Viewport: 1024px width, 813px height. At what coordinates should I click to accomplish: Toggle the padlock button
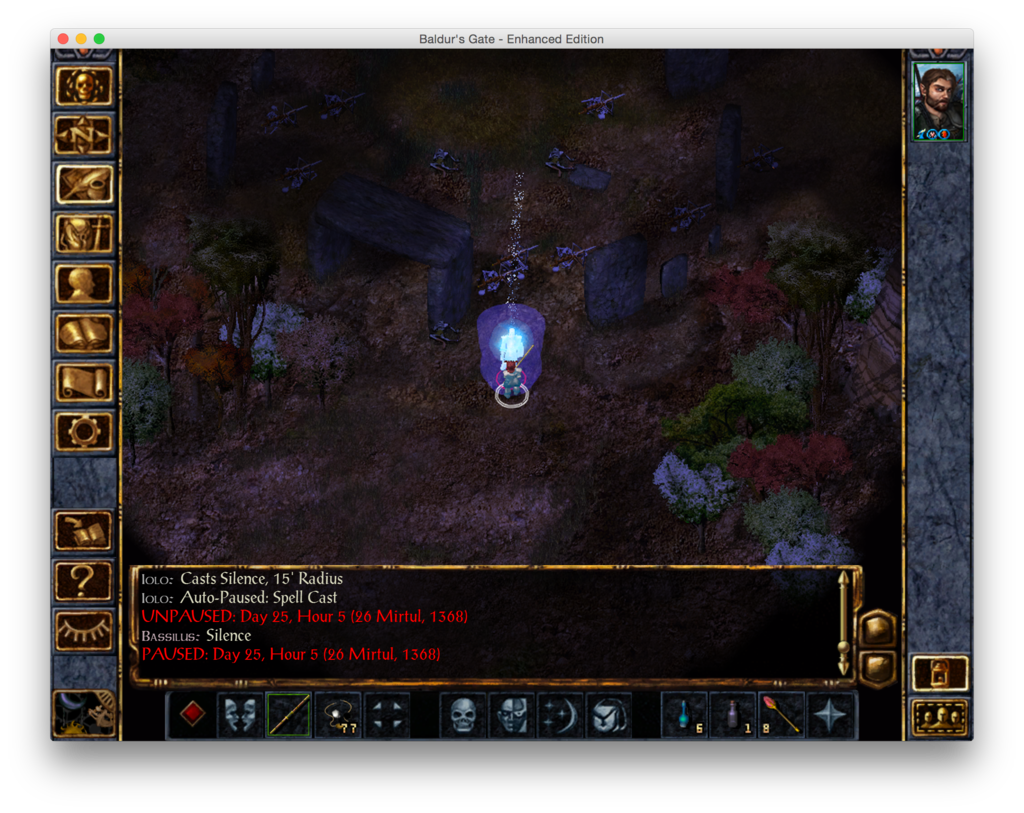tap(940, 673)
